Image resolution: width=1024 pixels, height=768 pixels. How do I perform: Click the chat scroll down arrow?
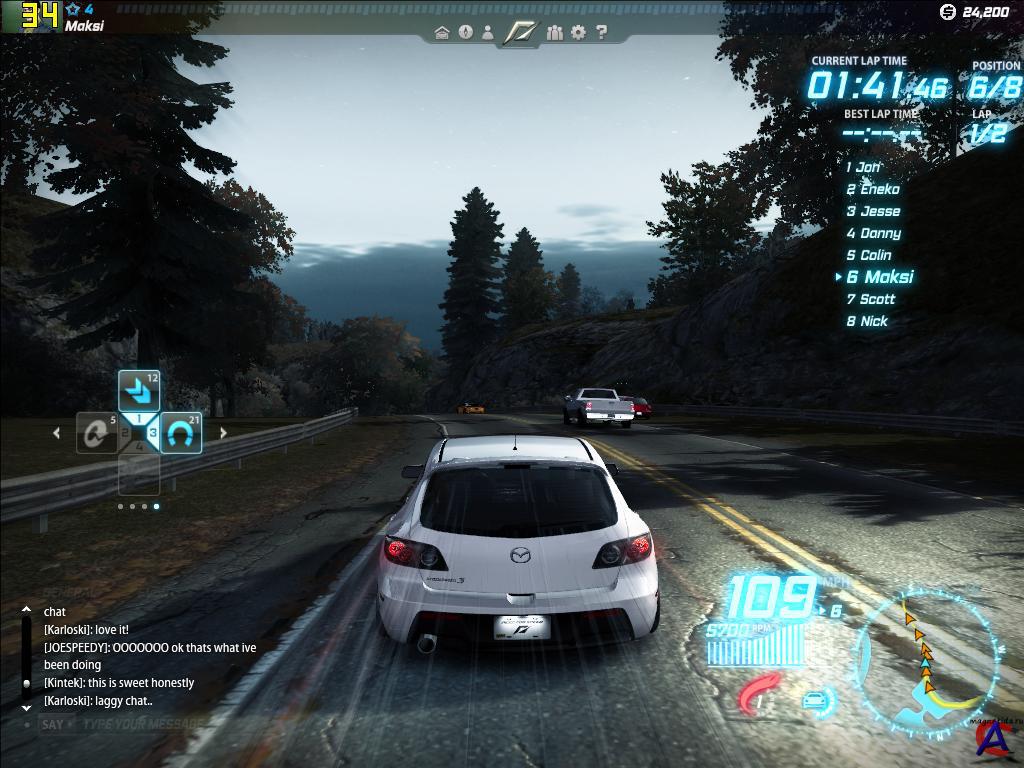click(x=26, y=707)
